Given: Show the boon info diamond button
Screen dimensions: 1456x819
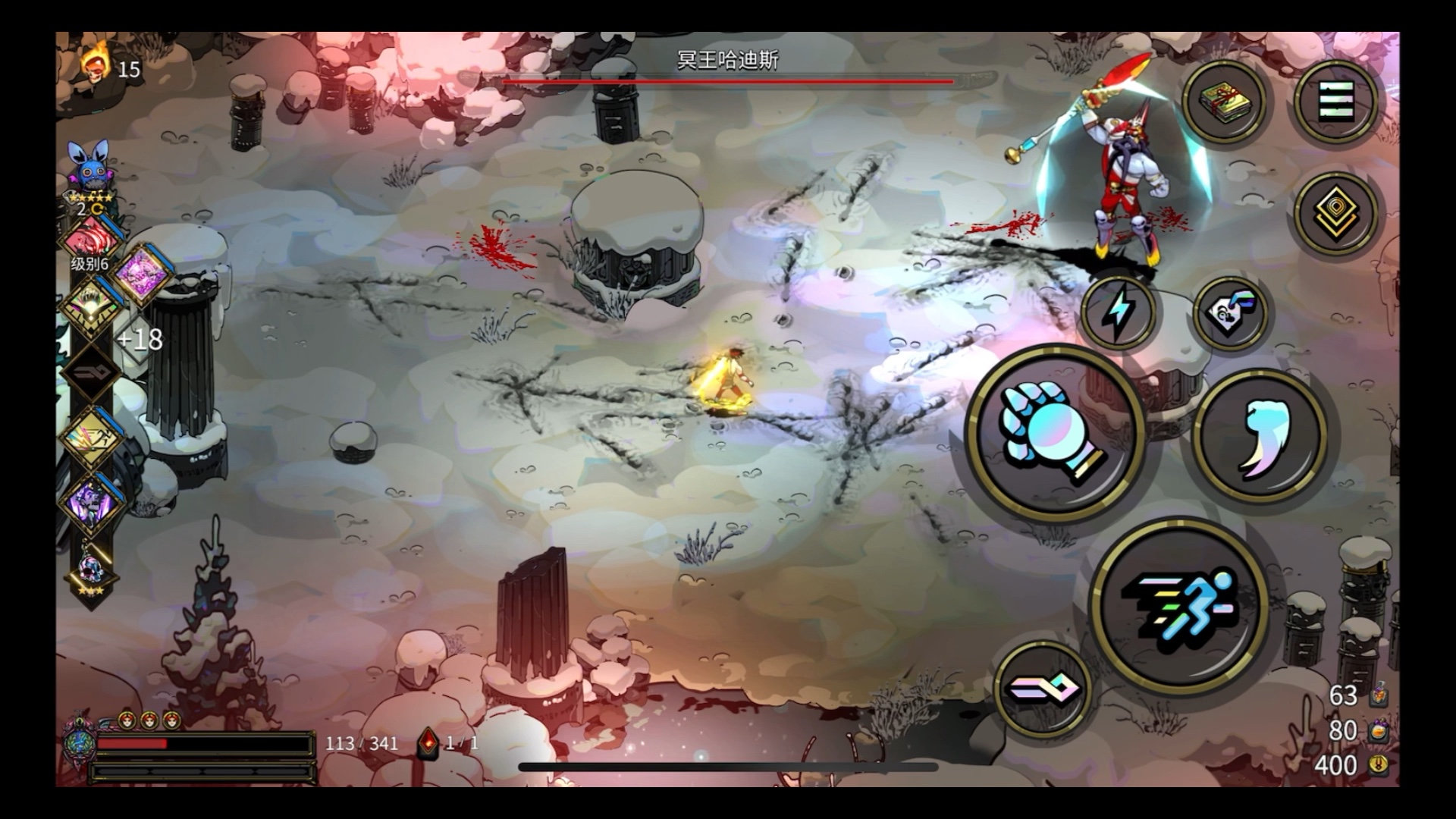Looking at the screenshot, I should click(x=1335, y=212).
